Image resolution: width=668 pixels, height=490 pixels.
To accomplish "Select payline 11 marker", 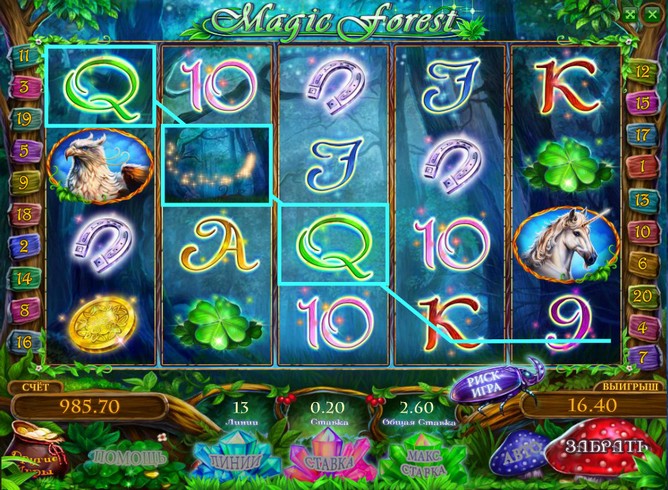I will (x=22, y=57).
